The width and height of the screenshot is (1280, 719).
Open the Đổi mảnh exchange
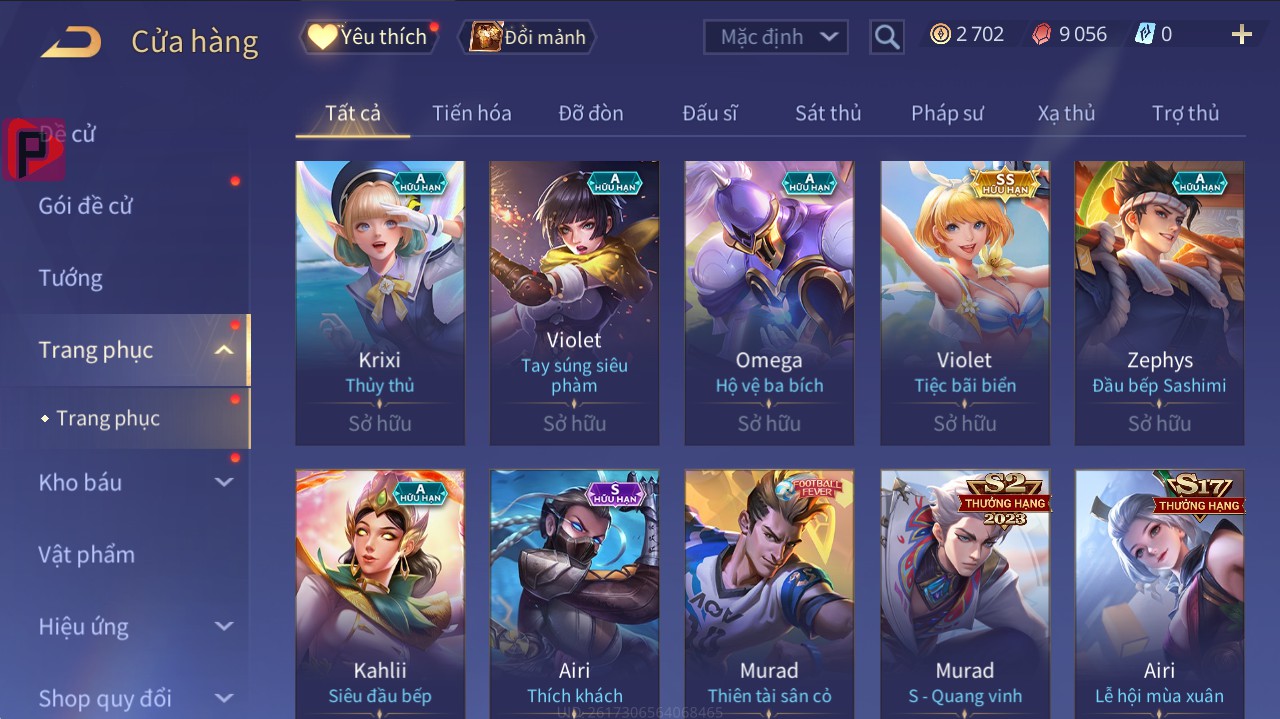click(x=528, y=37)
